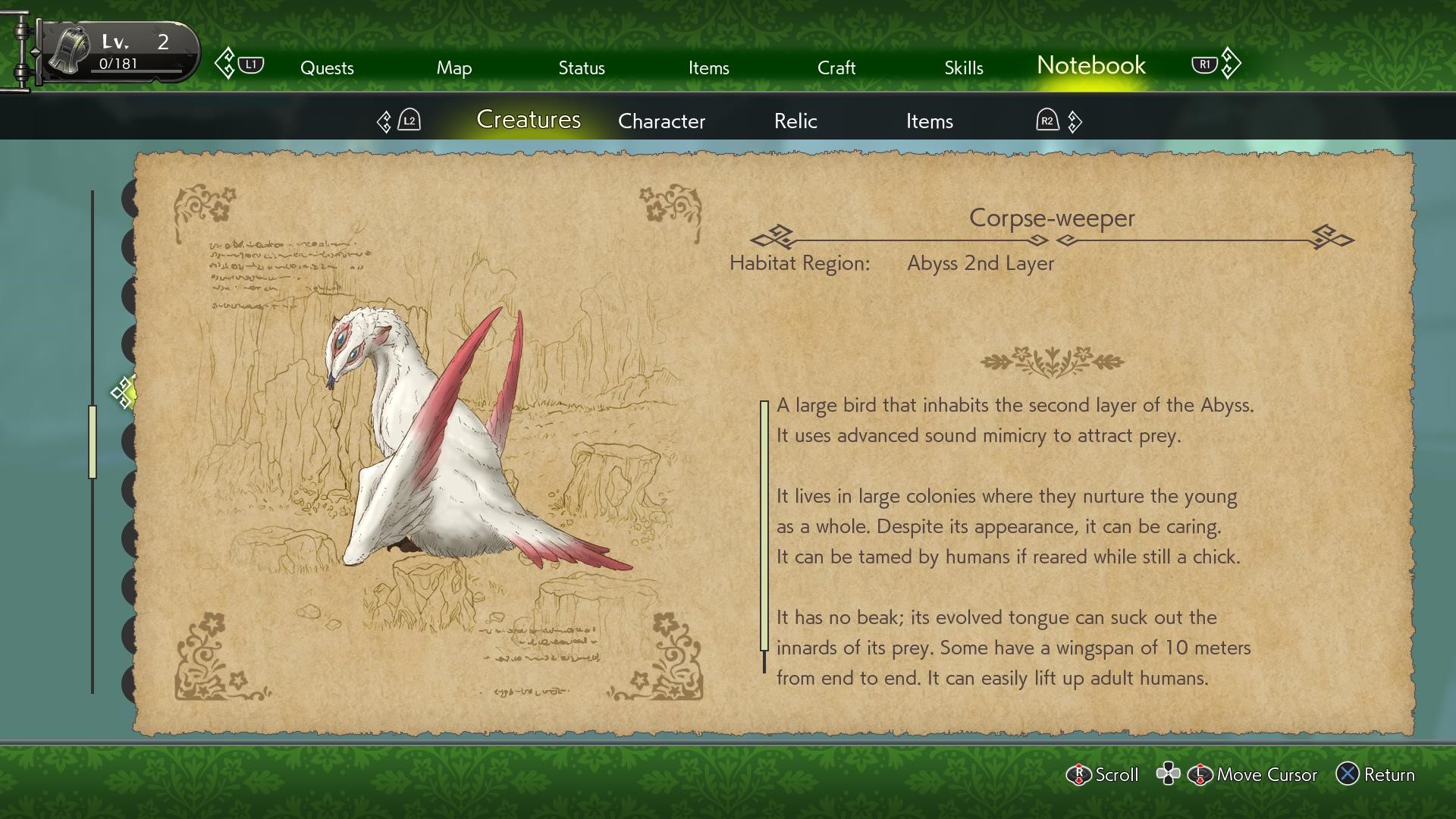
Task: Select the Skills tab
Action: coord(963,67)
